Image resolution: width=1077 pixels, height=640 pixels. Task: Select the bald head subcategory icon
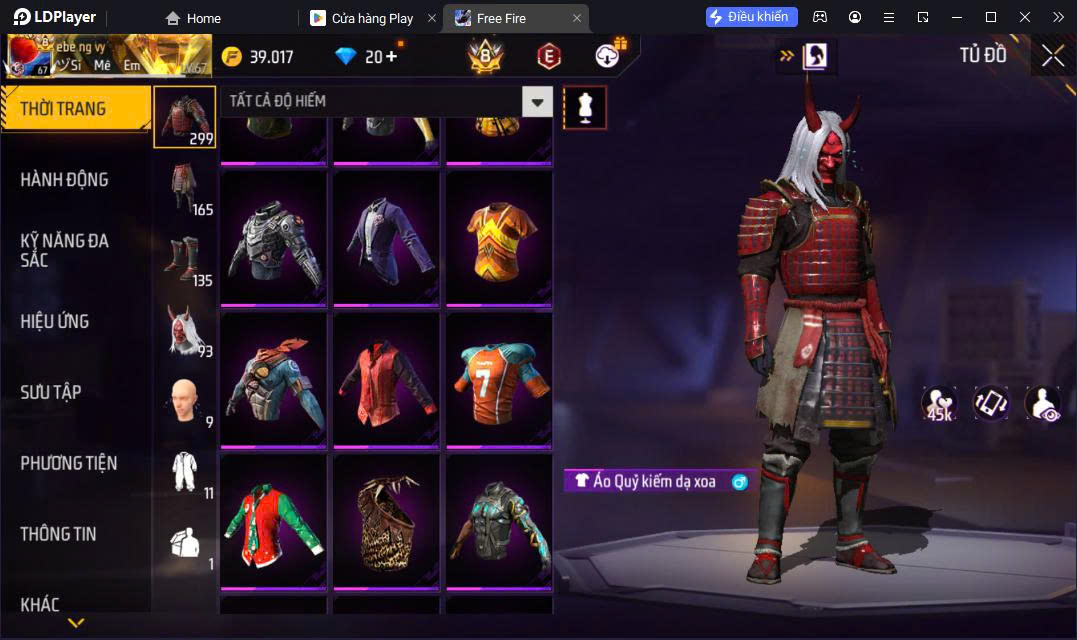pos(185,401)
